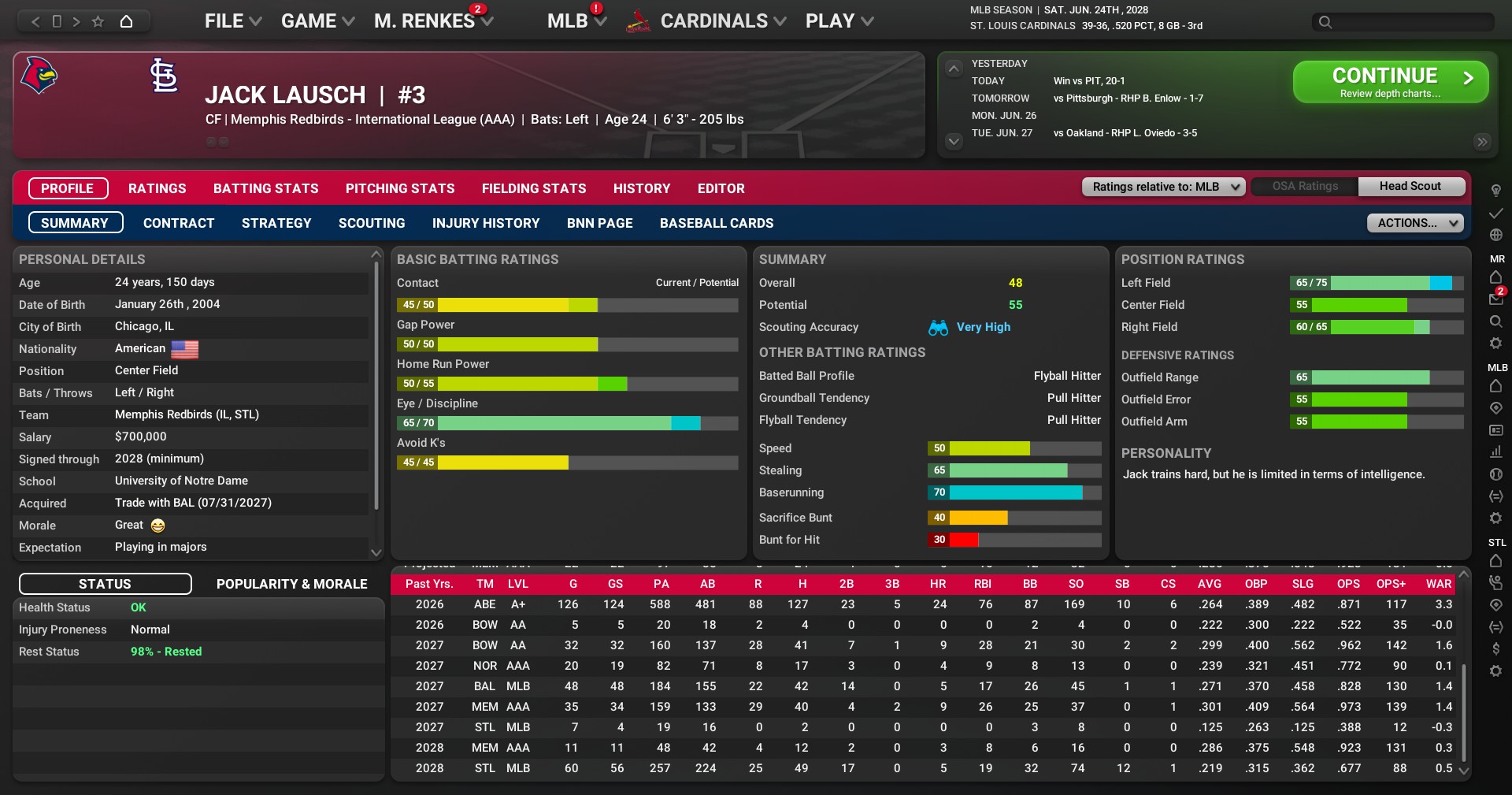
Task: Show the player's History tab
Action: (642, 188)
